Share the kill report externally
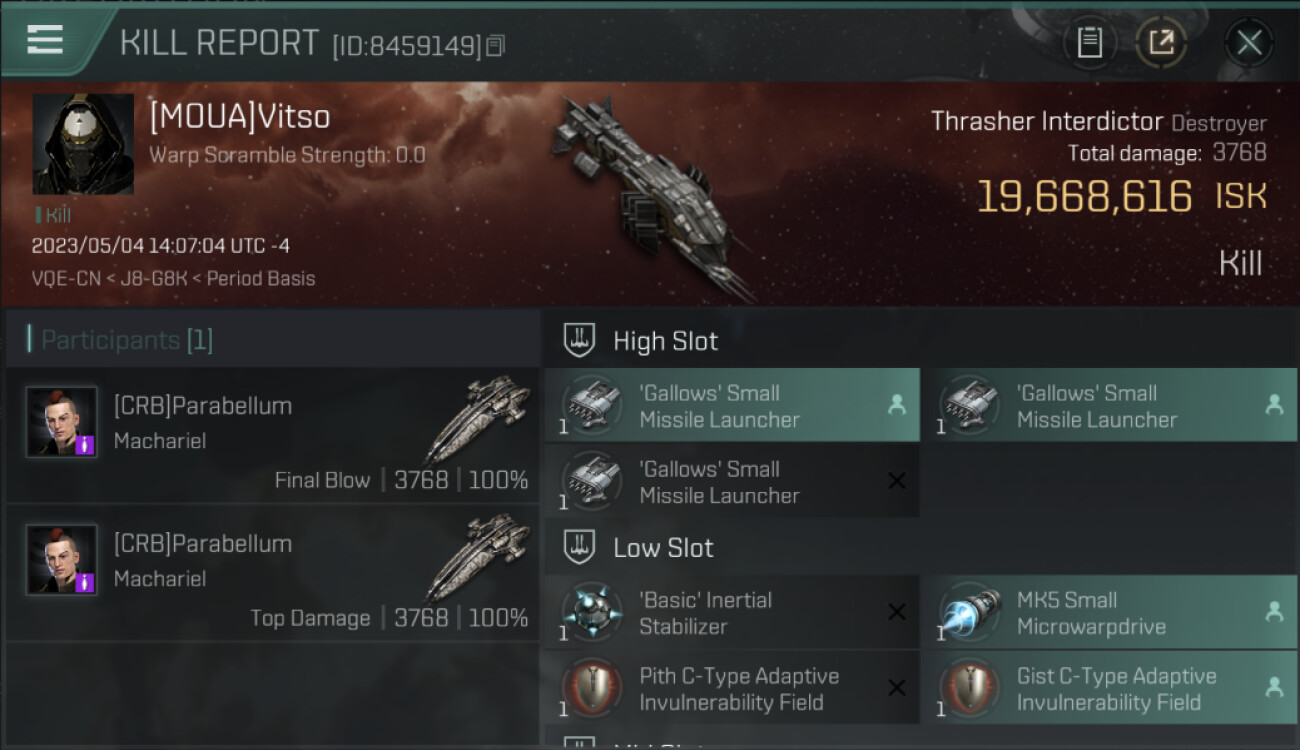The height and width of the screenshot is (750, 1300). click(x=1161, y=43)
